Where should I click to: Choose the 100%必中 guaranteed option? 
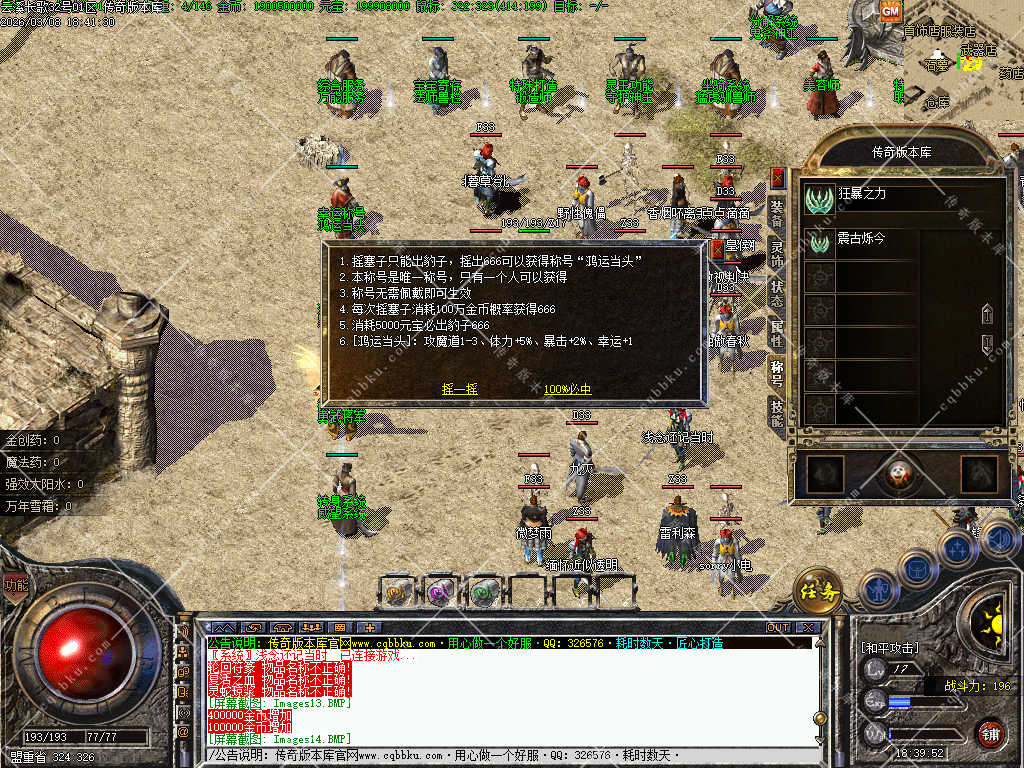(x=567, y=389)
